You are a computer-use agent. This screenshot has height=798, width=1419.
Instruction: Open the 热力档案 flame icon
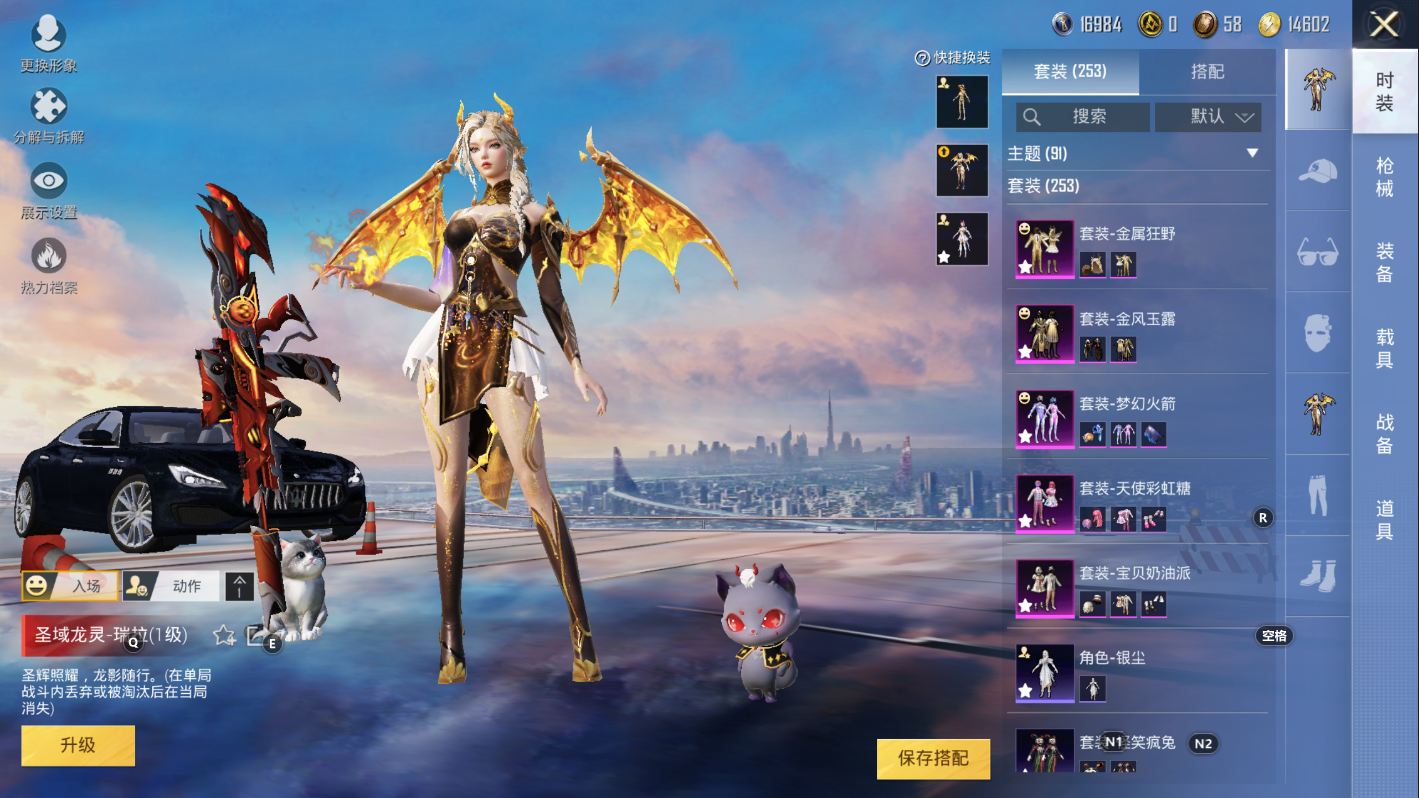[48, 264]
